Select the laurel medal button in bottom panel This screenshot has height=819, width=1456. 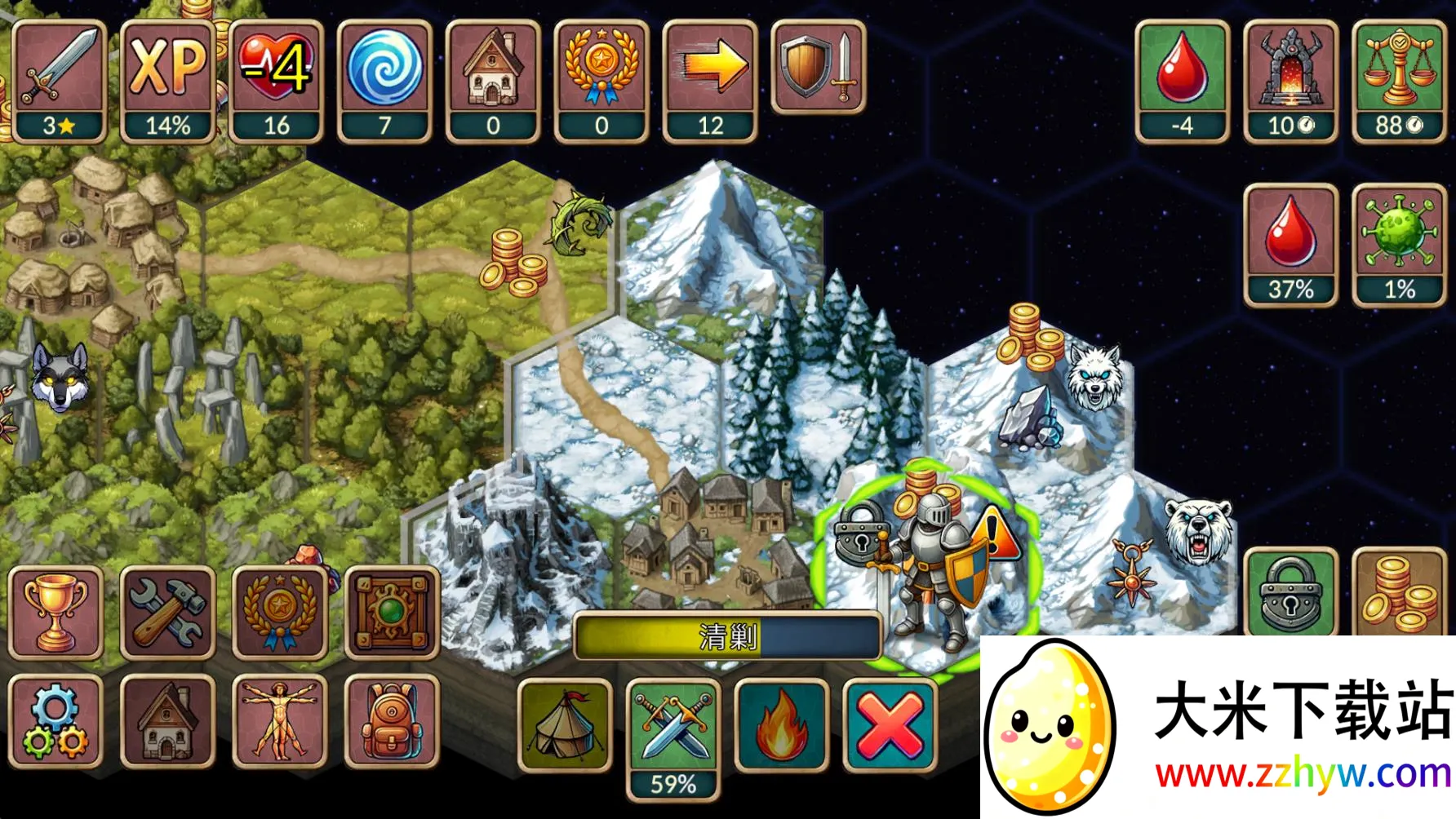click(279, 613)
